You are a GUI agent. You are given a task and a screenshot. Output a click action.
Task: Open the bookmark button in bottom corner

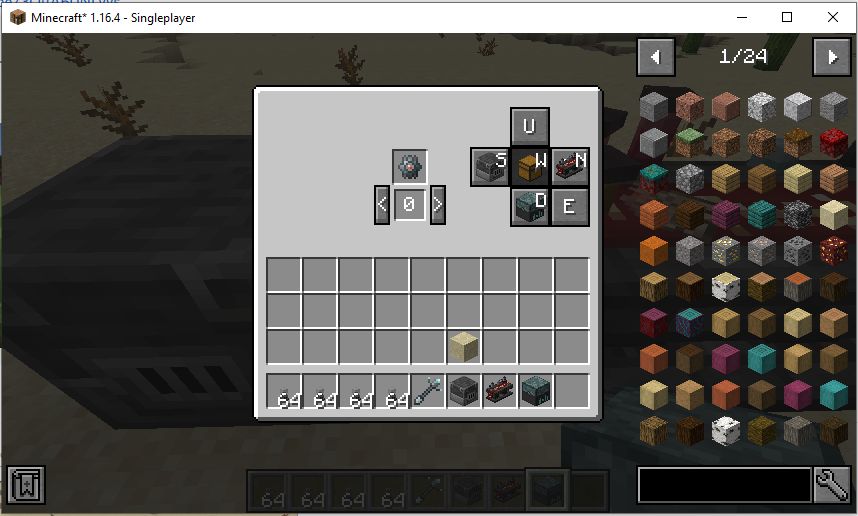(x=25, y=484)
